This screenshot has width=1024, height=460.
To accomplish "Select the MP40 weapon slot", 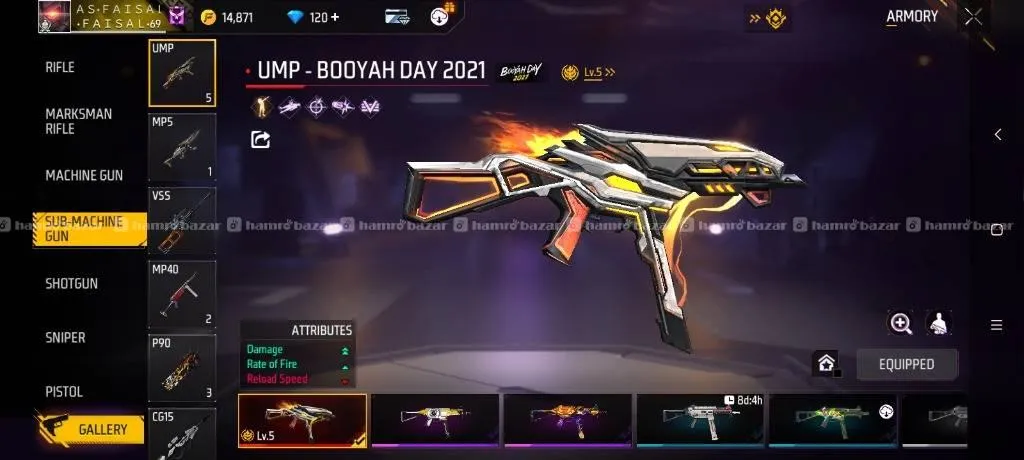I will (182, 295).
